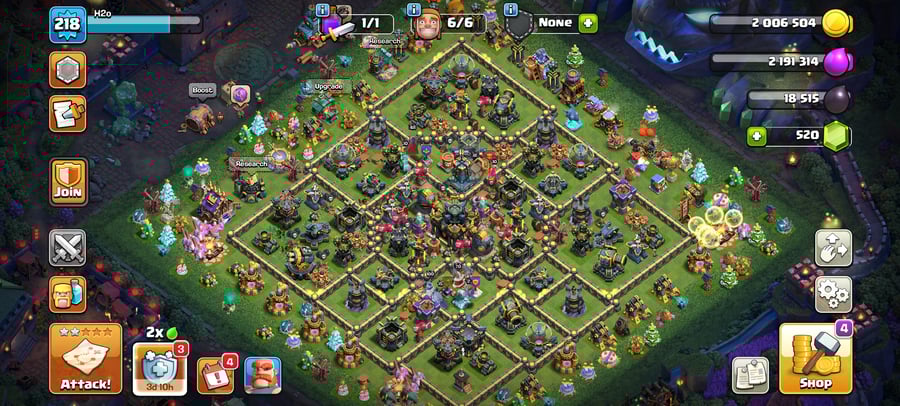Open the Shop
This screenshot has height=406, width=900.
(815, 359)
